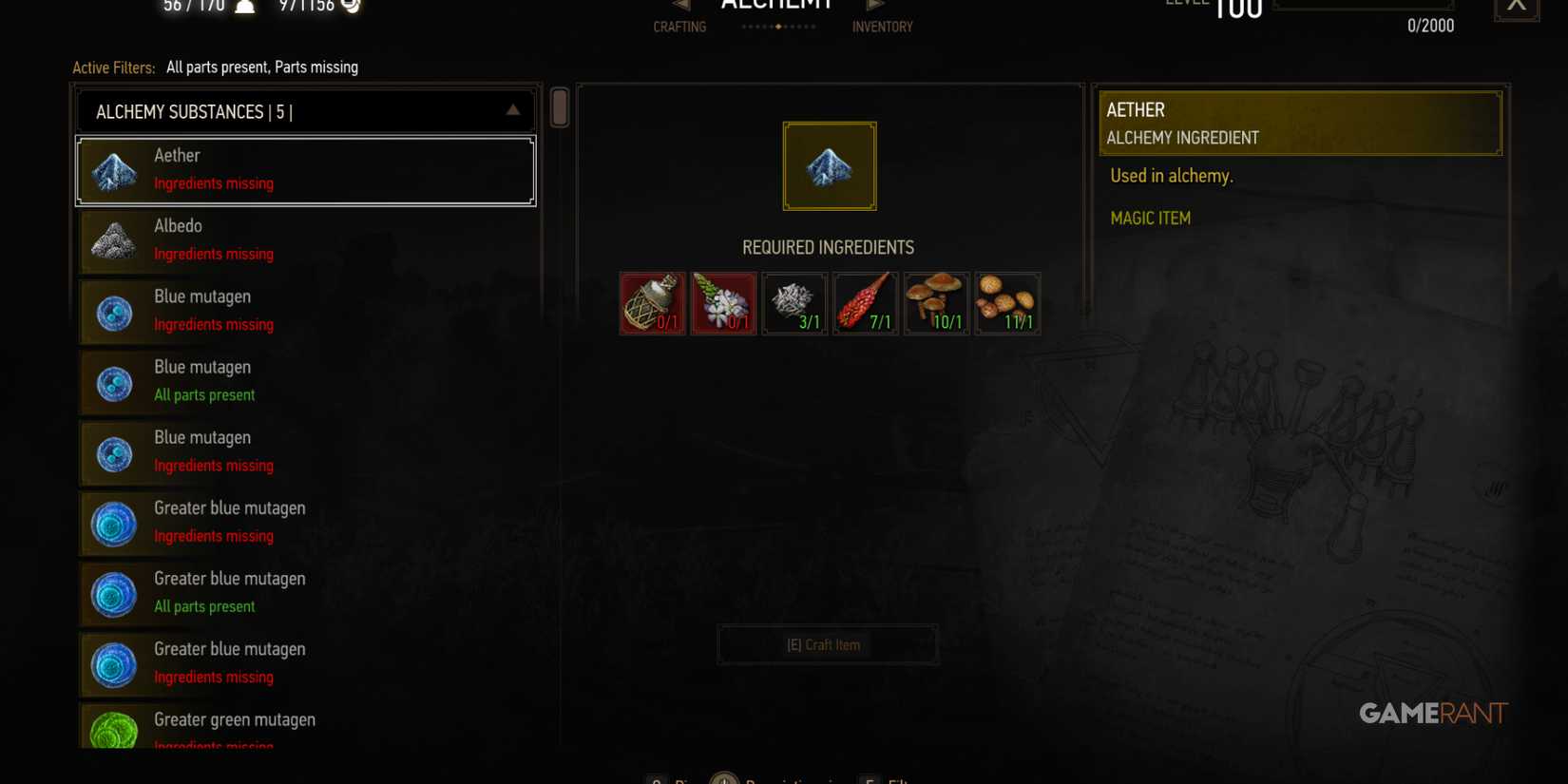The width and height of the screenshot is (1568, 784).
Task: Select the brown mushroom ingredient showing 10/1
Action: [x=936, y=302]
